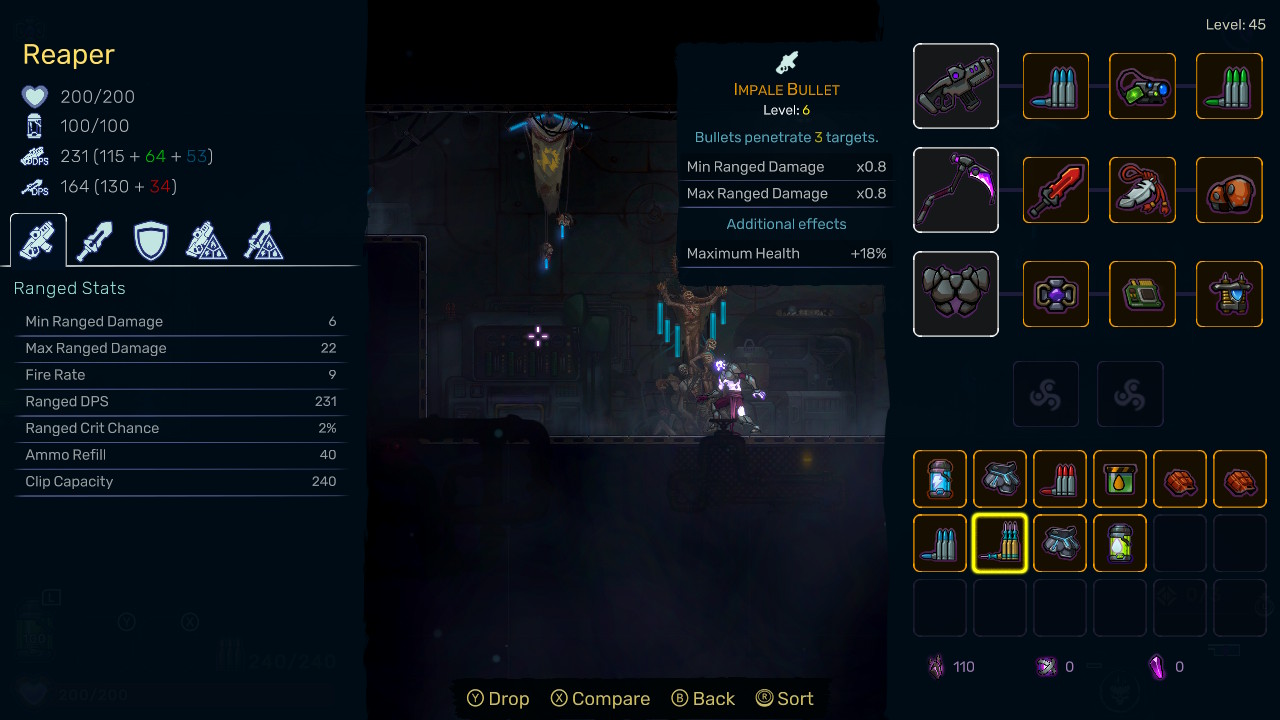The image size is (1280, 720).
Task: Pick the blue lightning canister item
Action: 940,479
